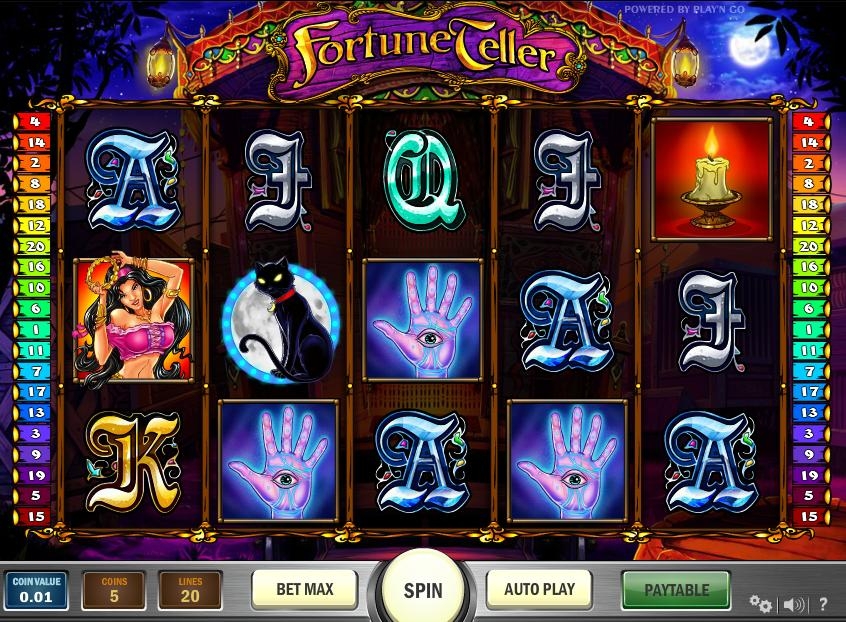Click the Bet Max button
Viewport: 846px width, 622px height.
click(x=305, y=589)
